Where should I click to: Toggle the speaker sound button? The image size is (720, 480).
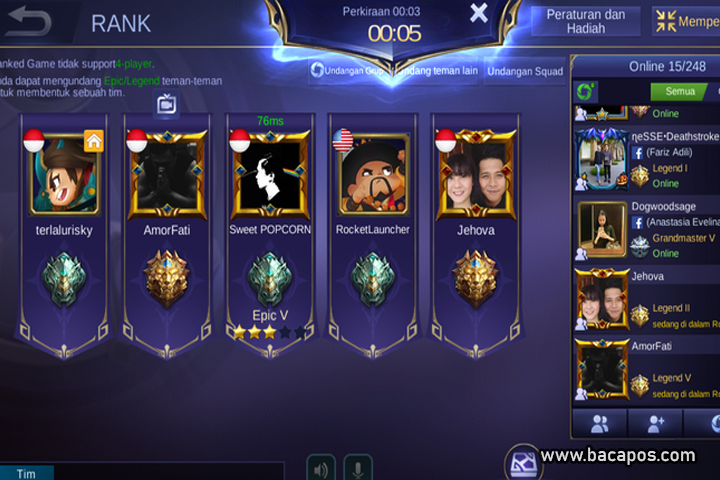(x=321, y=468)
